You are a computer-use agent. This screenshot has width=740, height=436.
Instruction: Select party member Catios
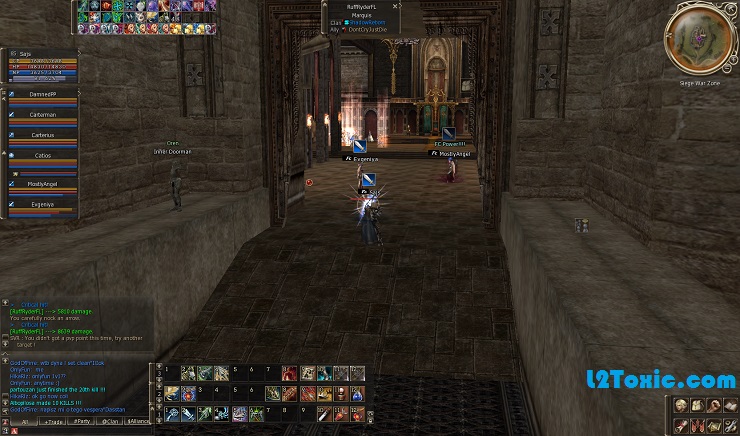pyautogui.click(x=42, y=155)
